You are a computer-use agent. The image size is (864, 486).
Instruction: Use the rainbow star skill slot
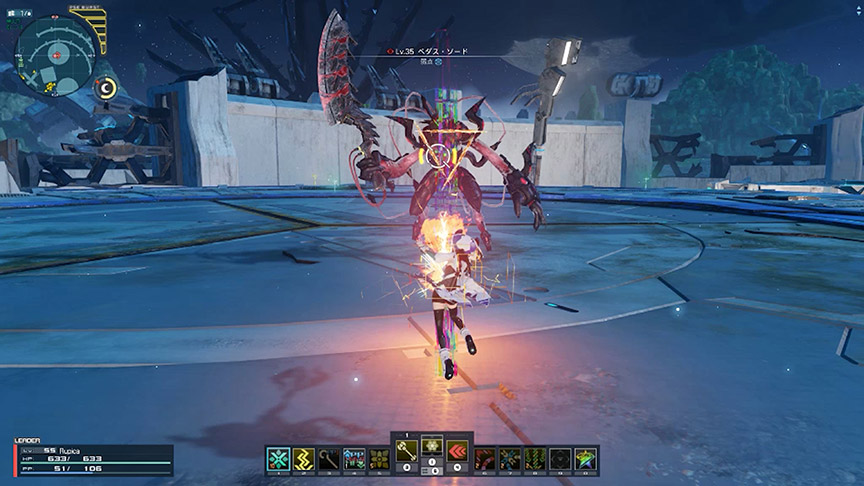586,458
